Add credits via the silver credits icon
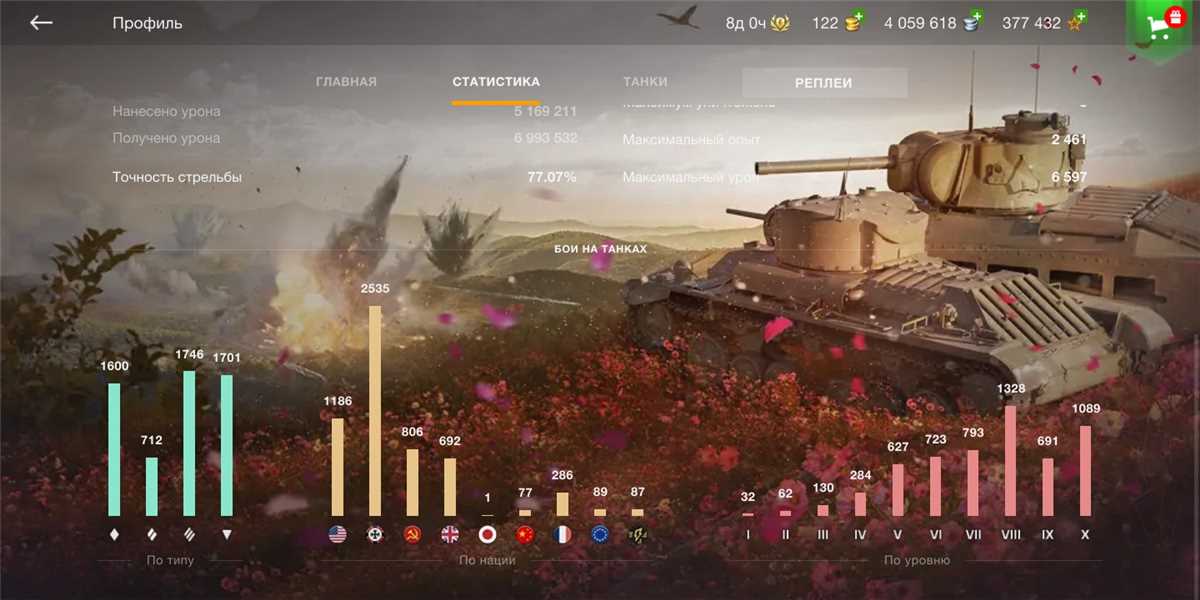 973,22
